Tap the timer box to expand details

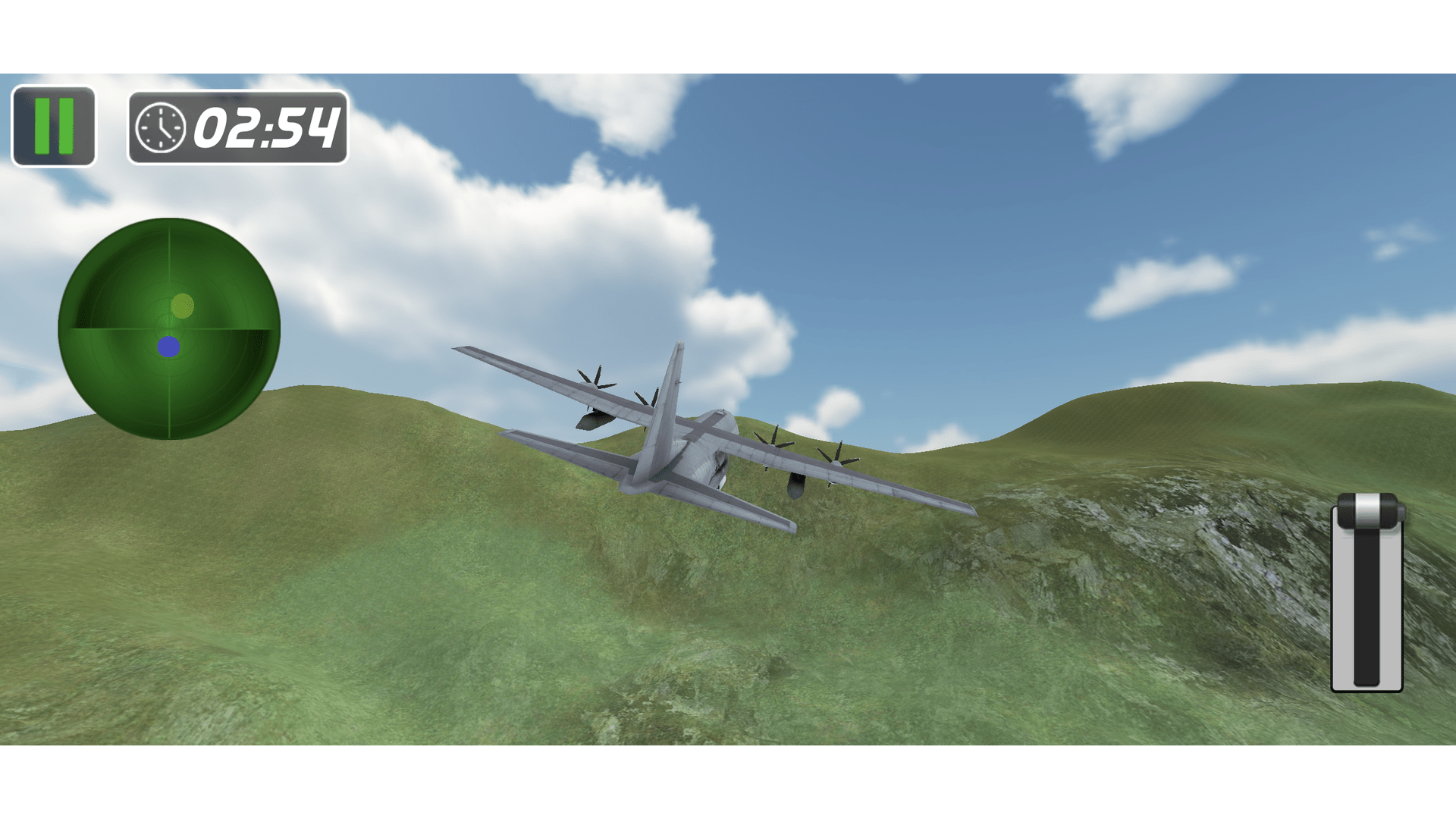pyautogui.click(x=237, y=127)
